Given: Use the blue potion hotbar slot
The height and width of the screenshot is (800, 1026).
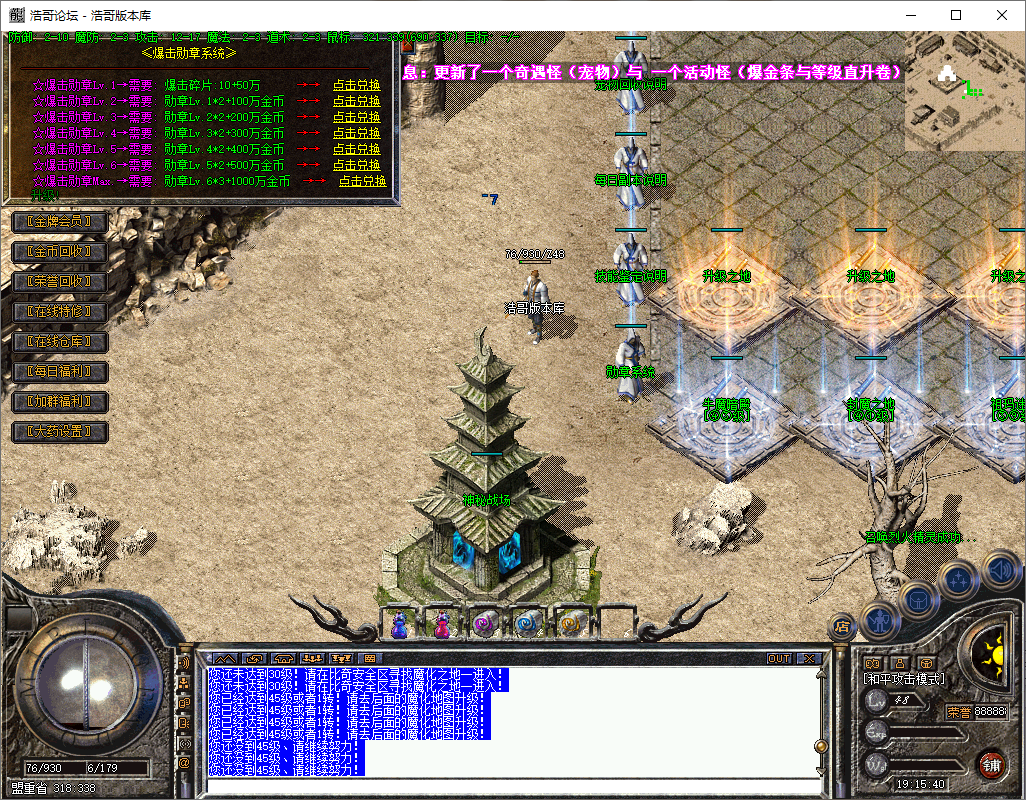Looking at the screenshot, I should [399, 623].
